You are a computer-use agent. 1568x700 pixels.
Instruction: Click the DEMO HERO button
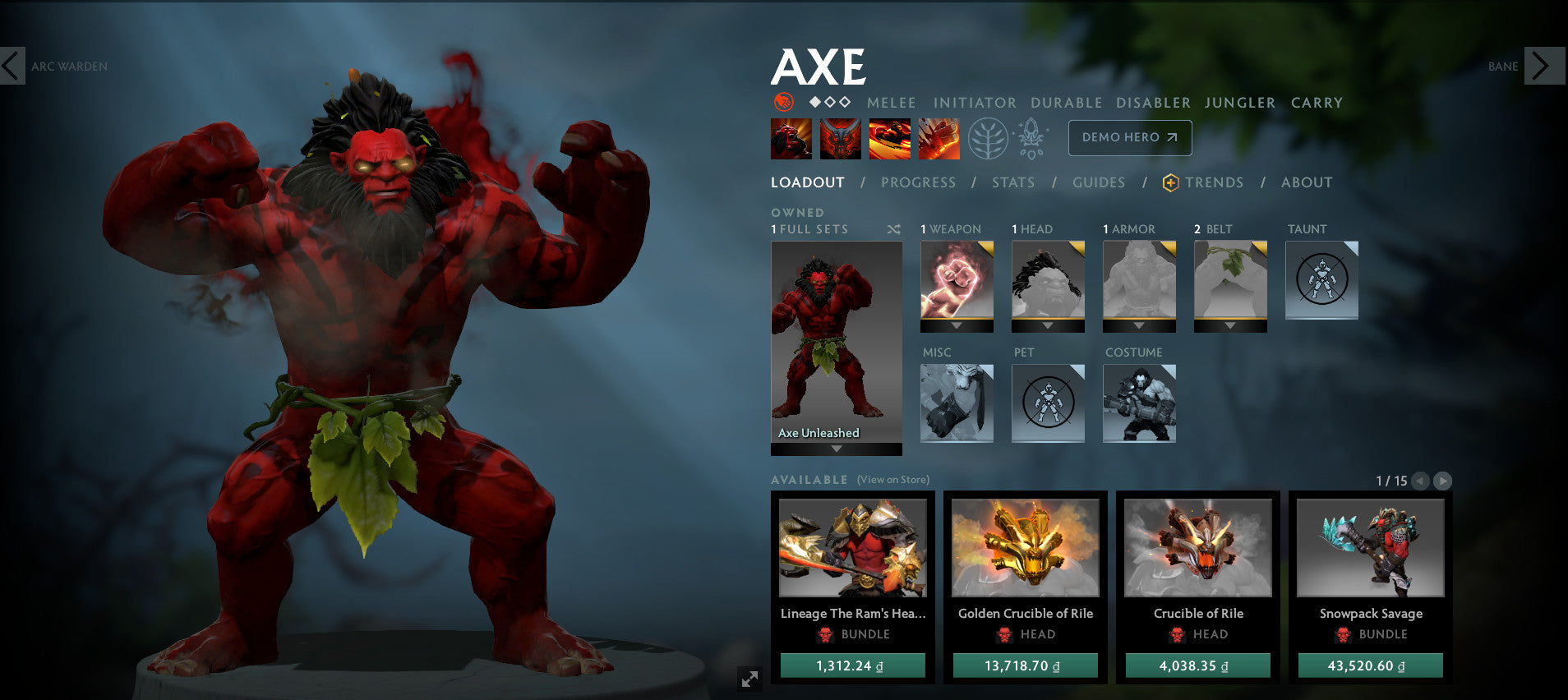1129,137
